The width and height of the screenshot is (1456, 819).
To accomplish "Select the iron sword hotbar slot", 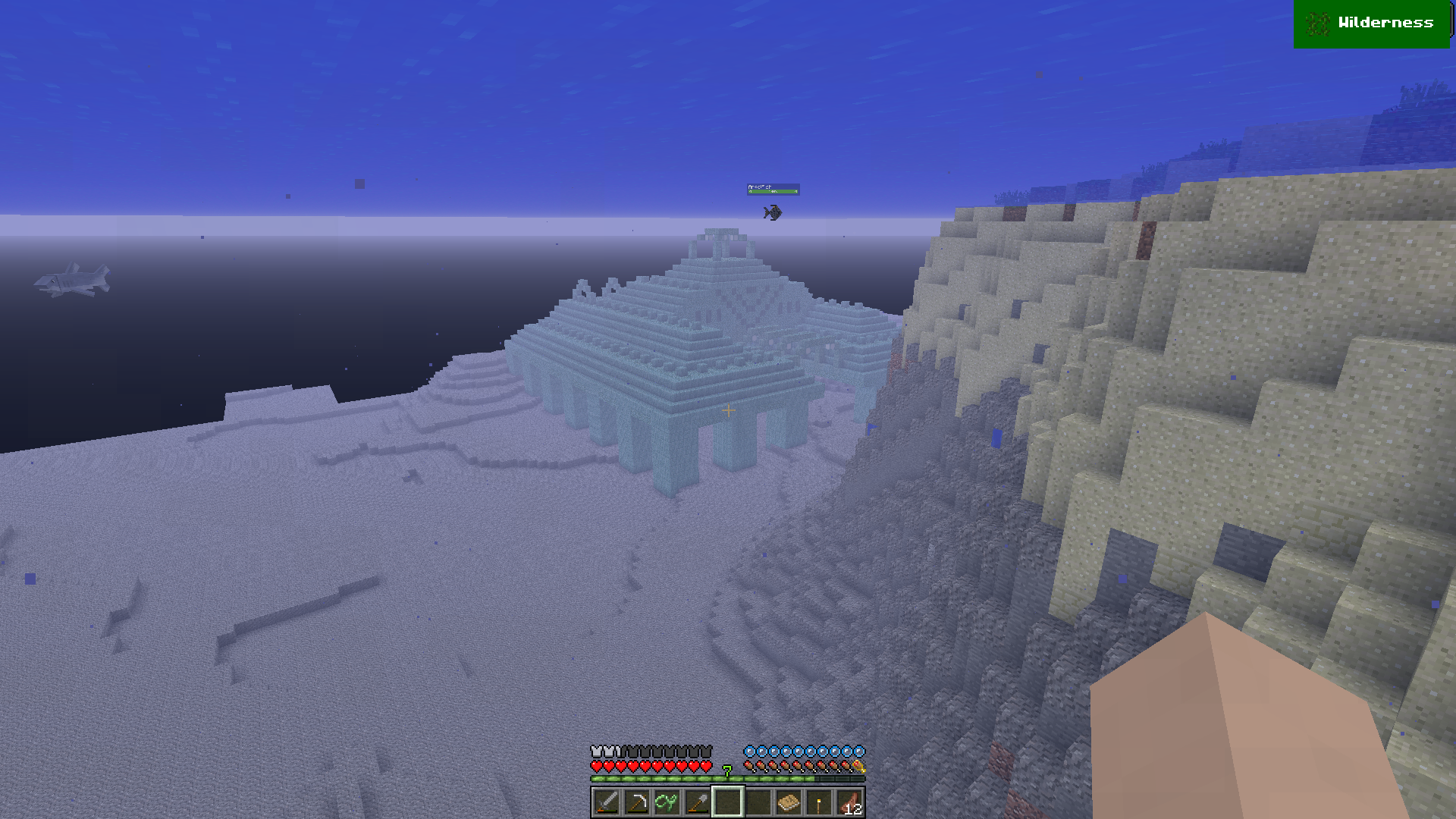I will [x=606, y=802].
